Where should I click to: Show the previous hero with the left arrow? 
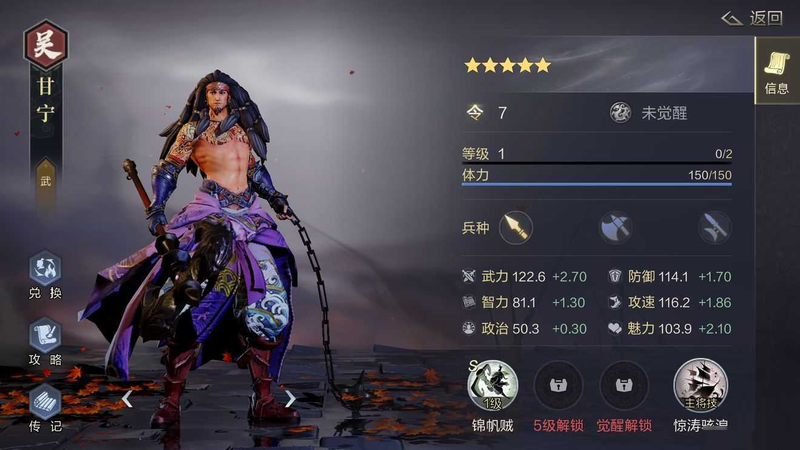coord(127,399)
